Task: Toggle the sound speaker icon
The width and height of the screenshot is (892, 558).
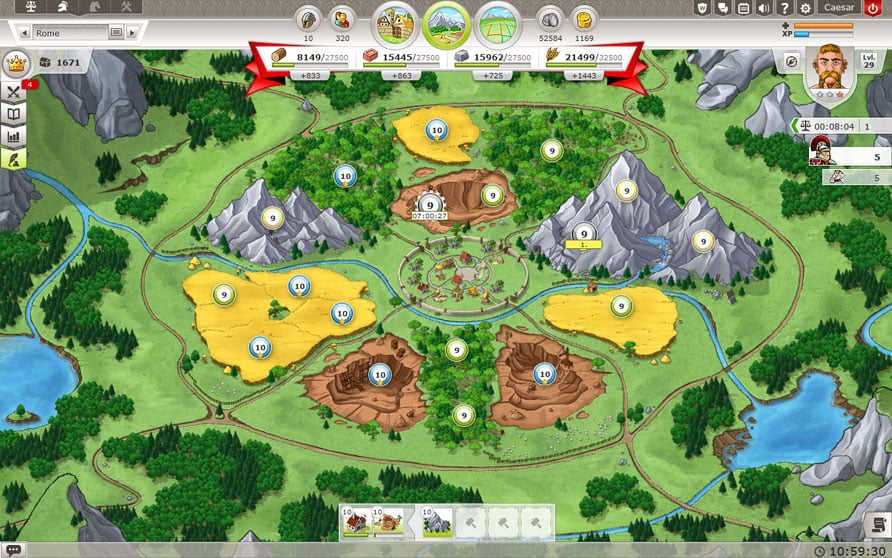Action: [764, 8]
